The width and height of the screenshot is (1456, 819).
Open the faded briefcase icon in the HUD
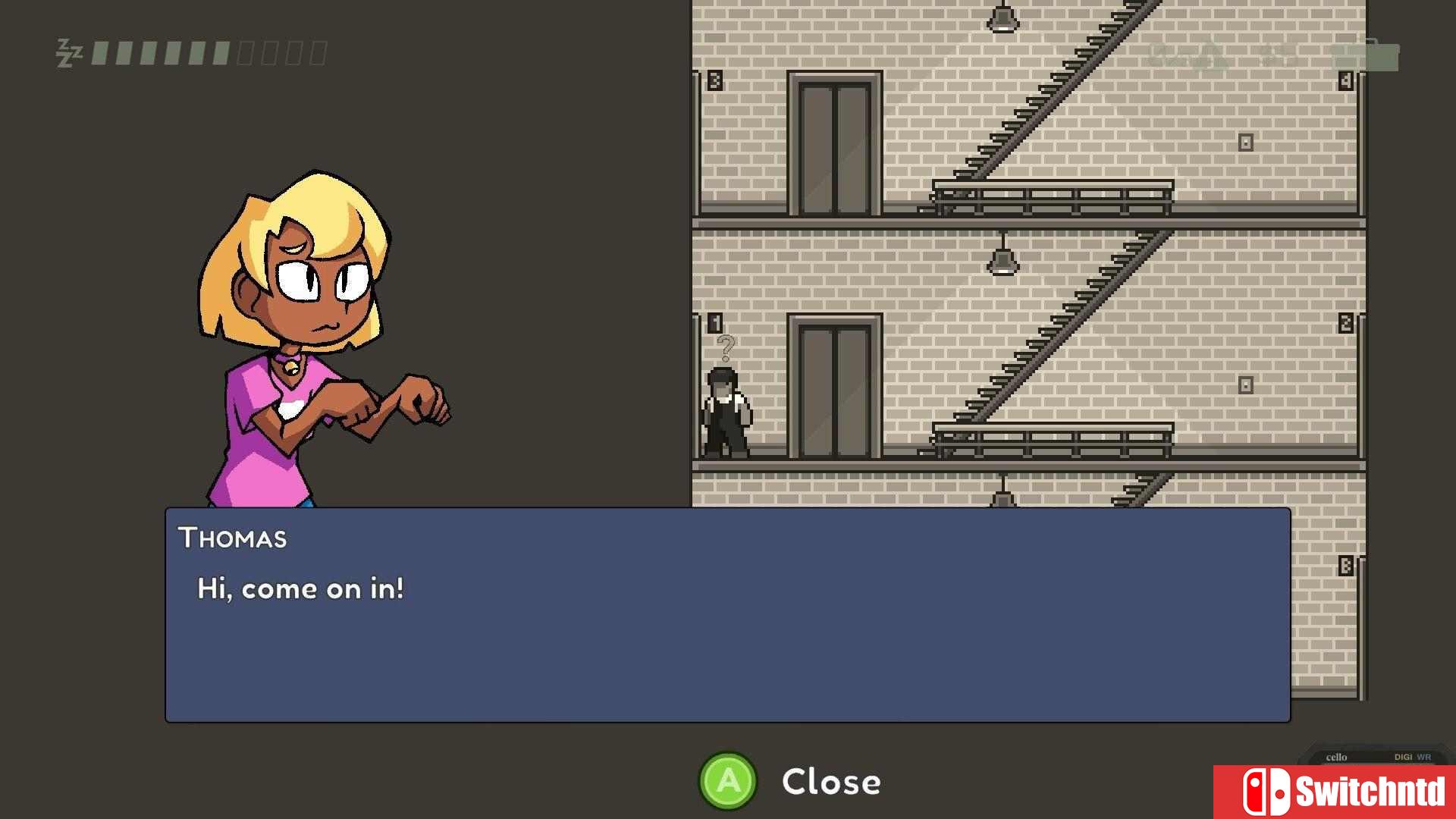click(x=1365, y=55)
